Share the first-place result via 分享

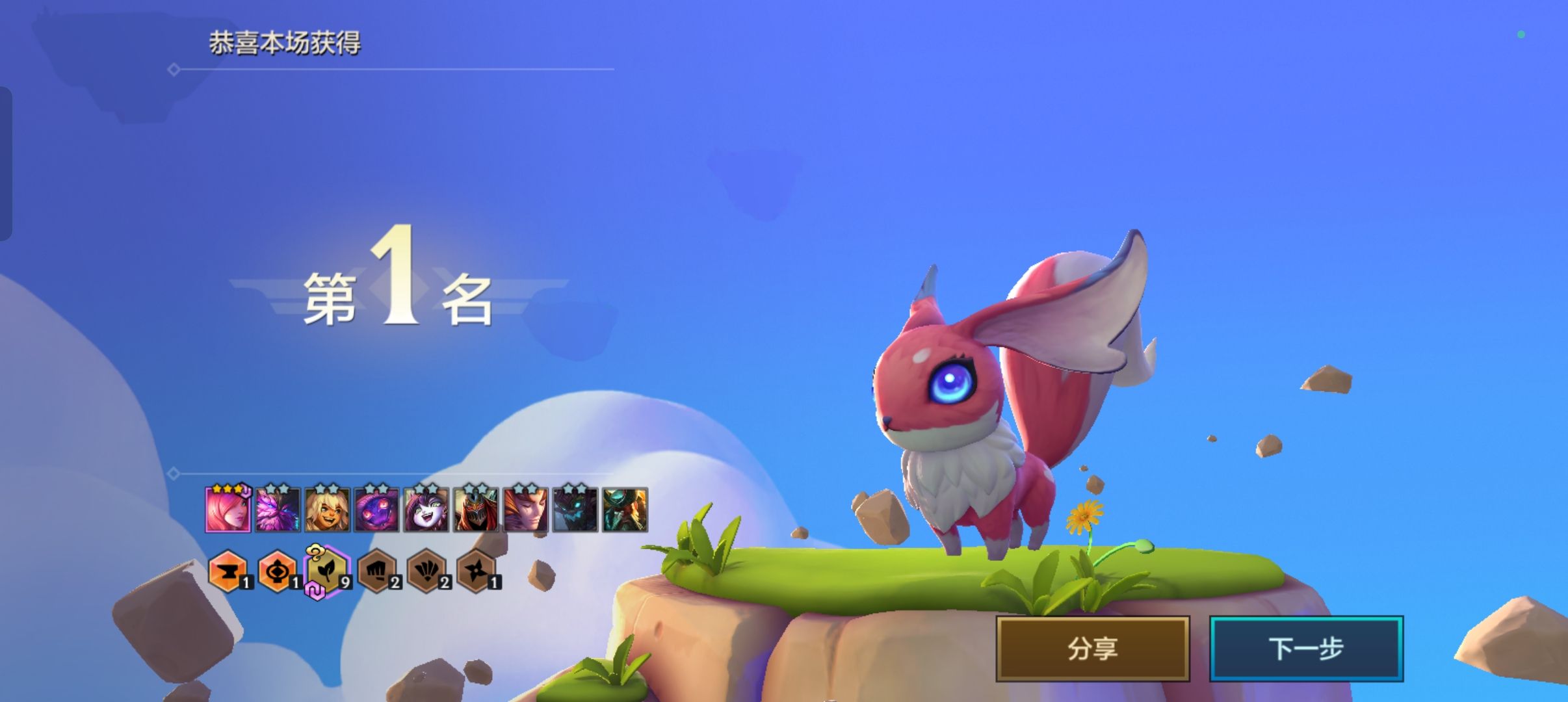point(1092,648)
